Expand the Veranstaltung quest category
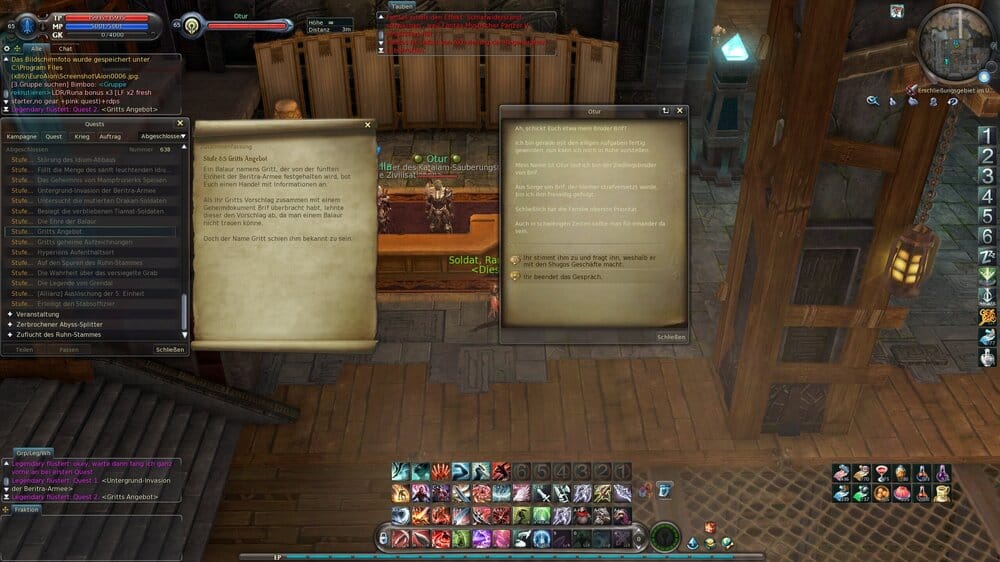The height and width of the screenshot is (562, 1000). pyautogui.click(x=39, y=314)
